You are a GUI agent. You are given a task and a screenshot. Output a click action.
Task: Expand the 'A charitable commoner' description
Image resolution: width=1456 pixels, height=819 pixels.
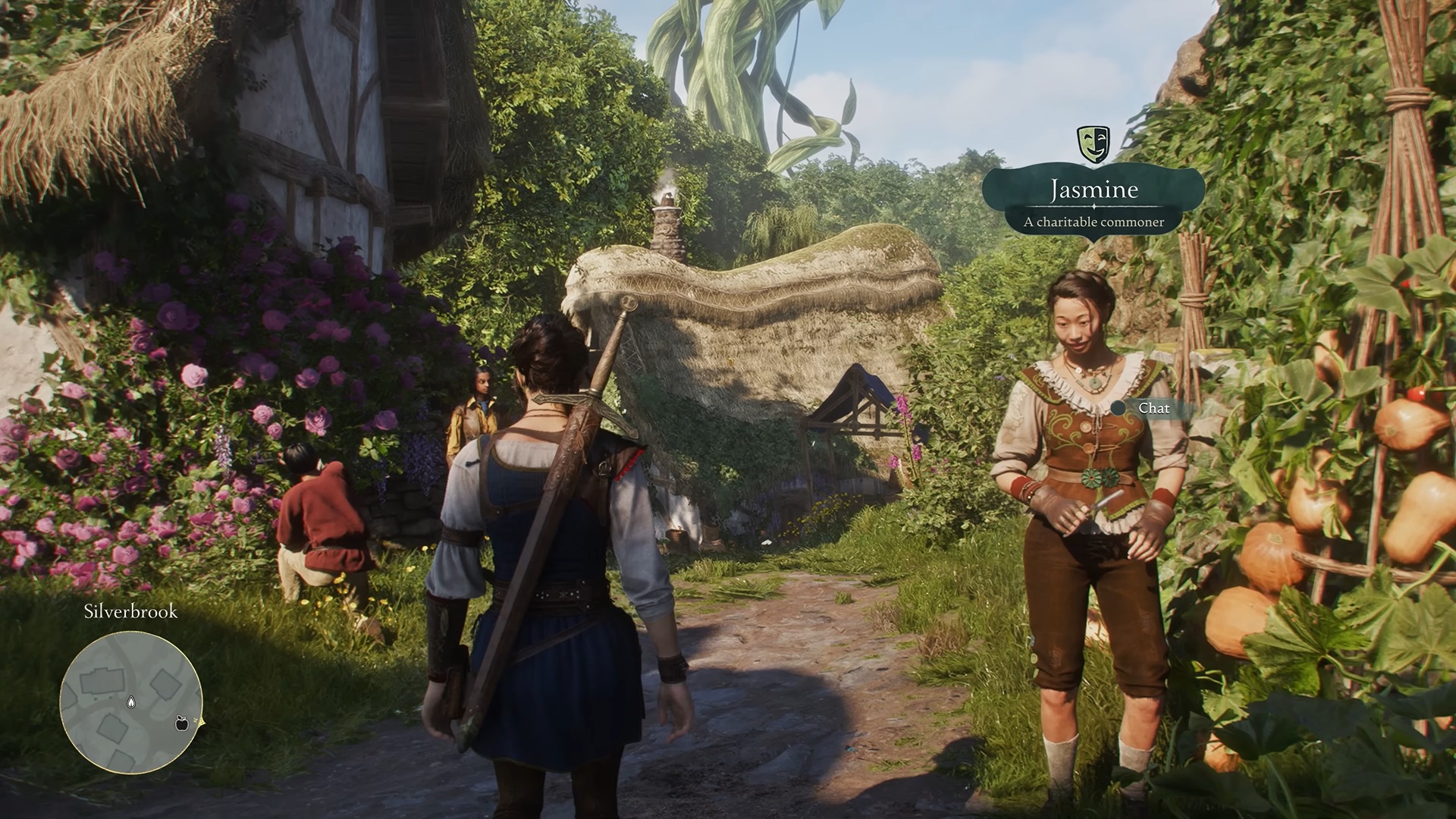pyautogui.click(x=1094, y=220)
